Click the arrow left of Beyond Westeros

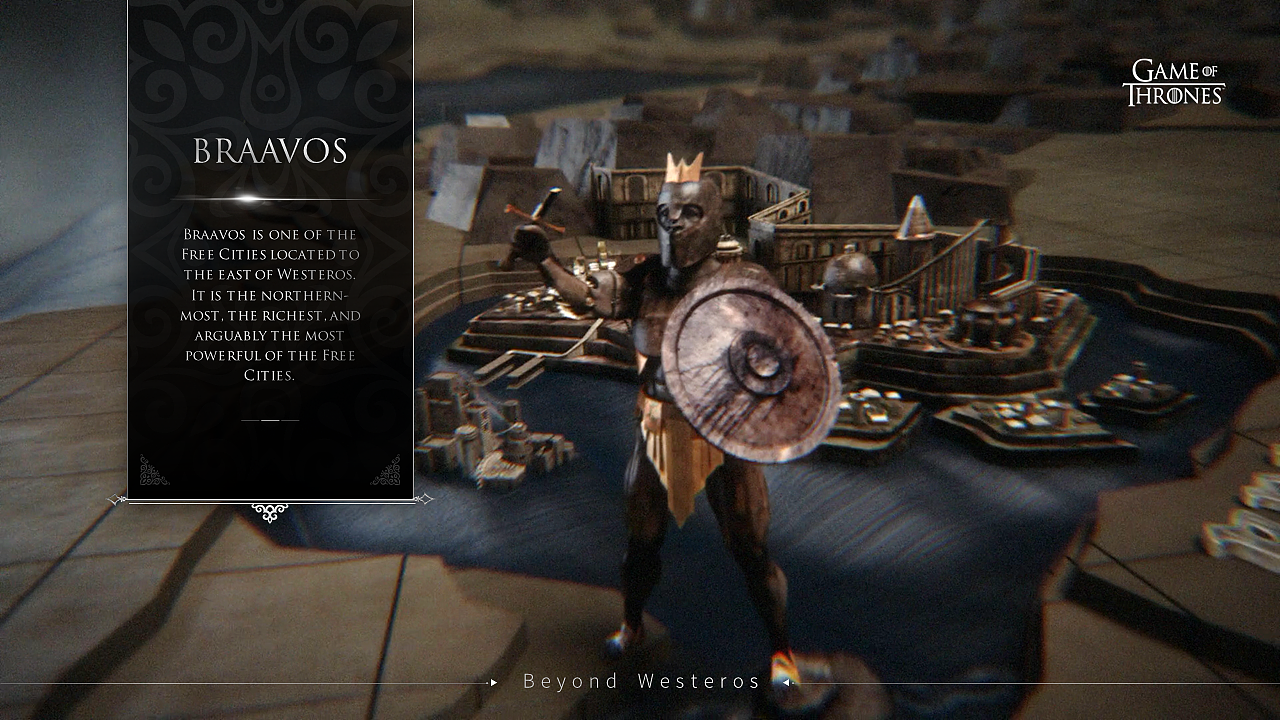pyautogui.click(x=493, y=683)
